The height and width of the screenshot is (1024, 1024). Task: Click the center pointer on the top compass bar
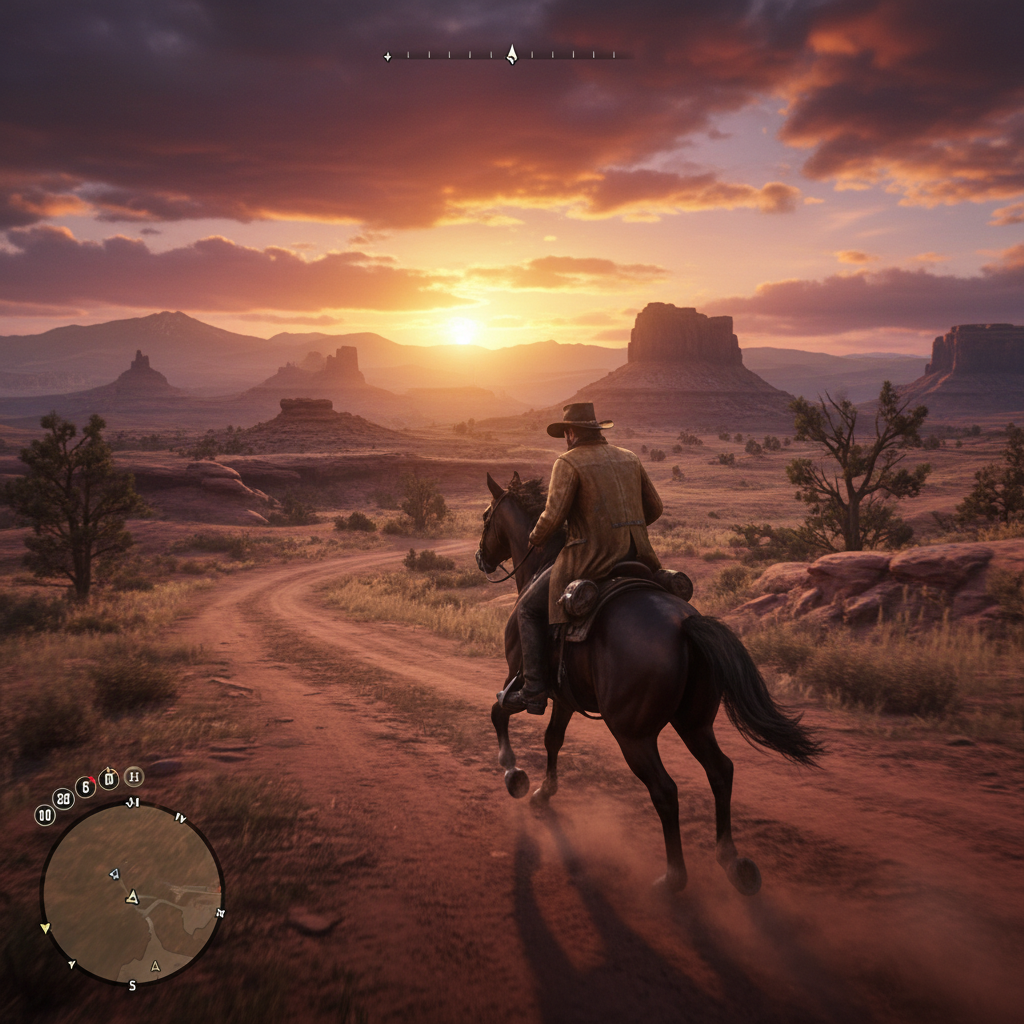tap(511, 54)
